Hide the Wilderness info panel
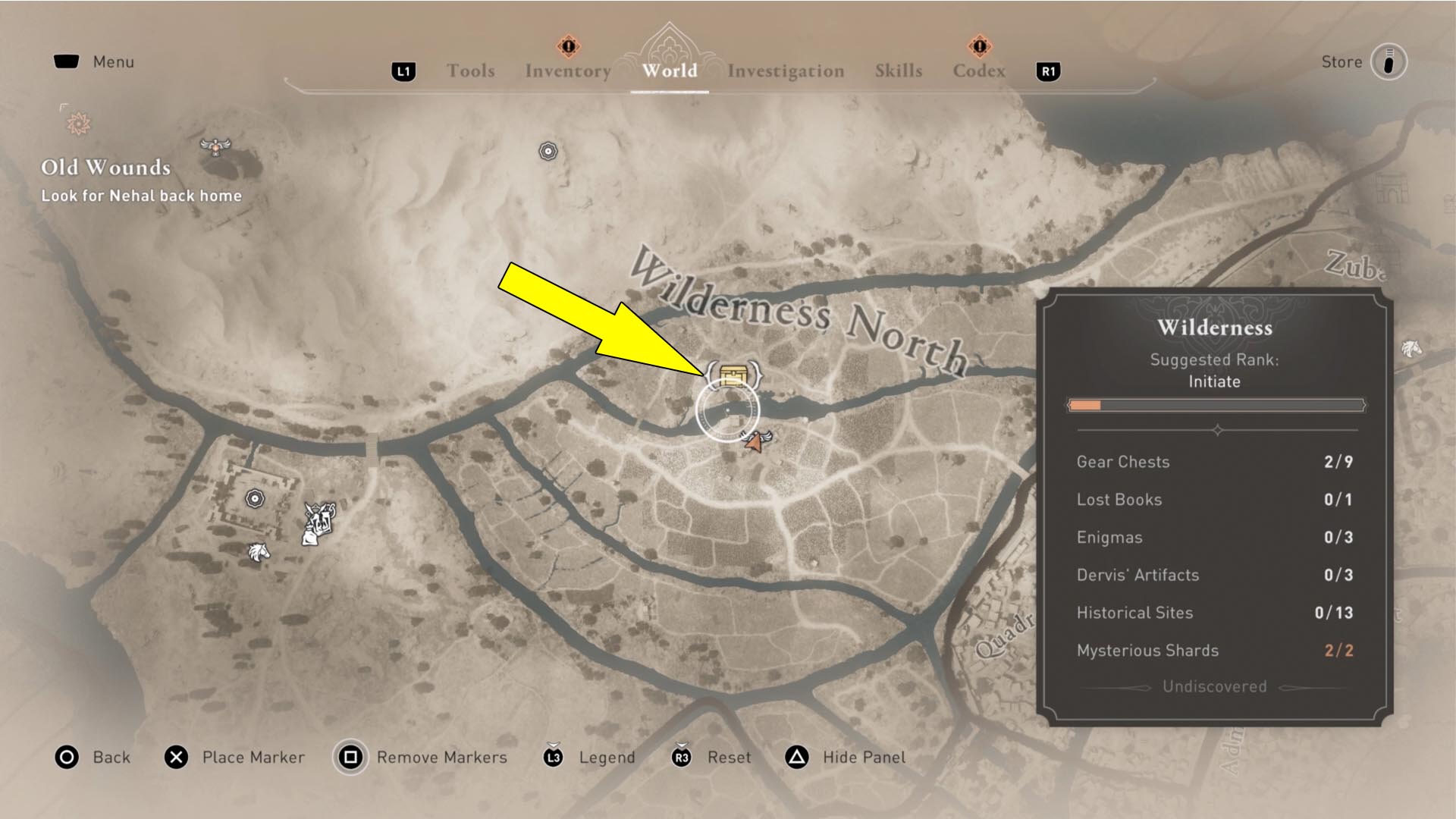This screenshot has width=1456, height=819. (x=863, y=757)
